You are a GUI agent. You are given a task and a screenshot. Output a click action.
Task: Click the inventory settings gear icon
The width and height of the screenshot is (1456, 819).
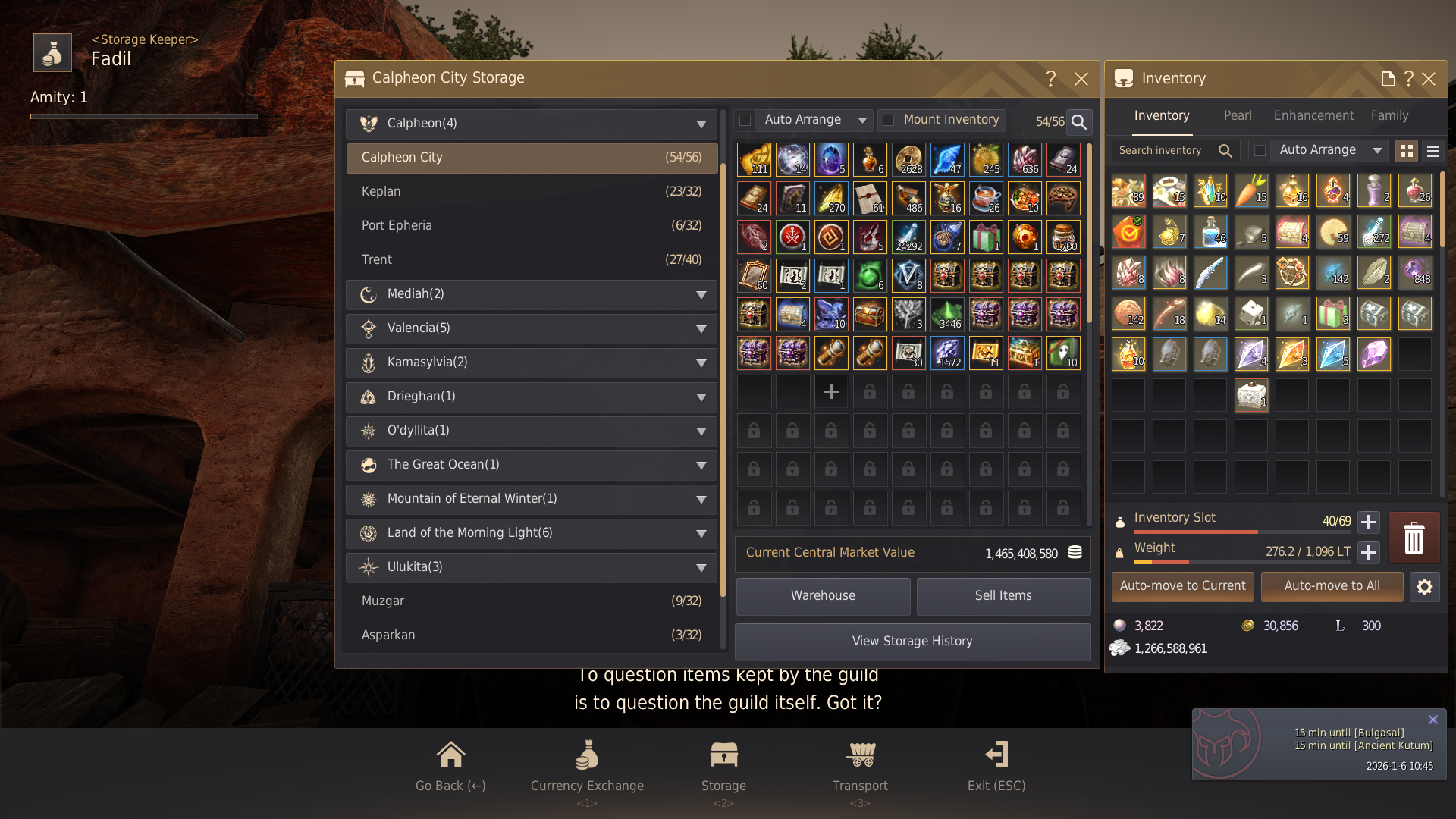point(1425,586)
